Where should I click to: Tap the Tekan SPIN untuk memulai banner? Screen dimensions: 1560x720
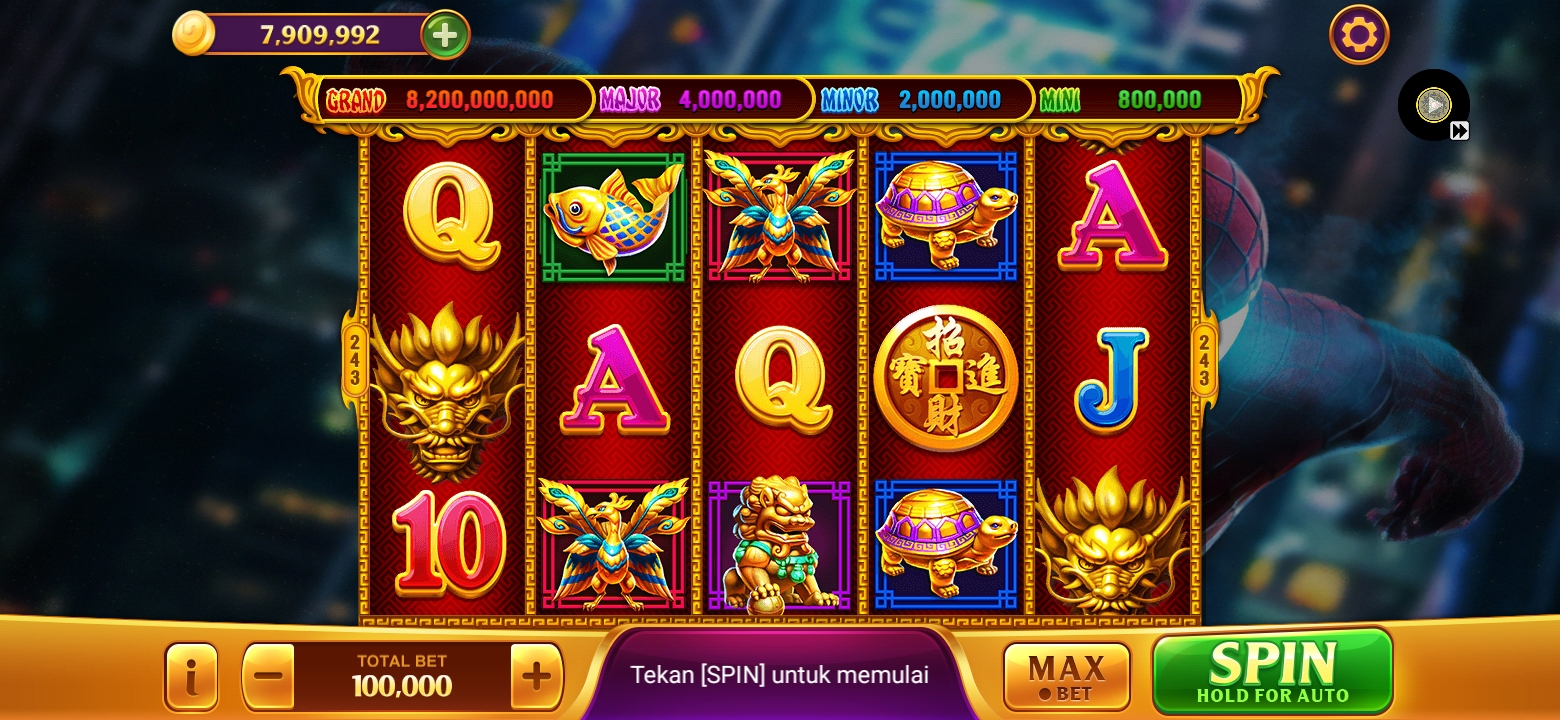(x=780, y=675)
